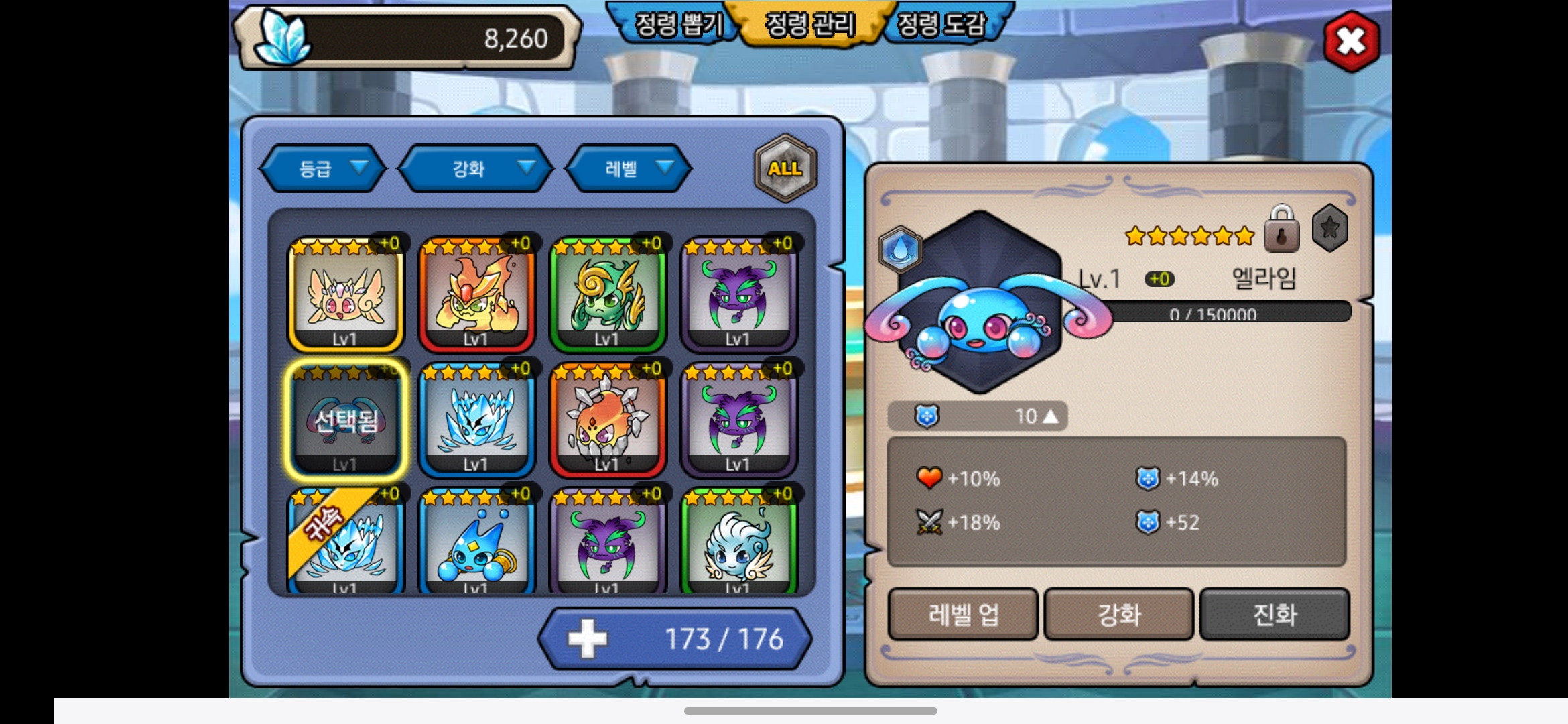Switch to the 정령 뽑기 tab

pos(677,25)
